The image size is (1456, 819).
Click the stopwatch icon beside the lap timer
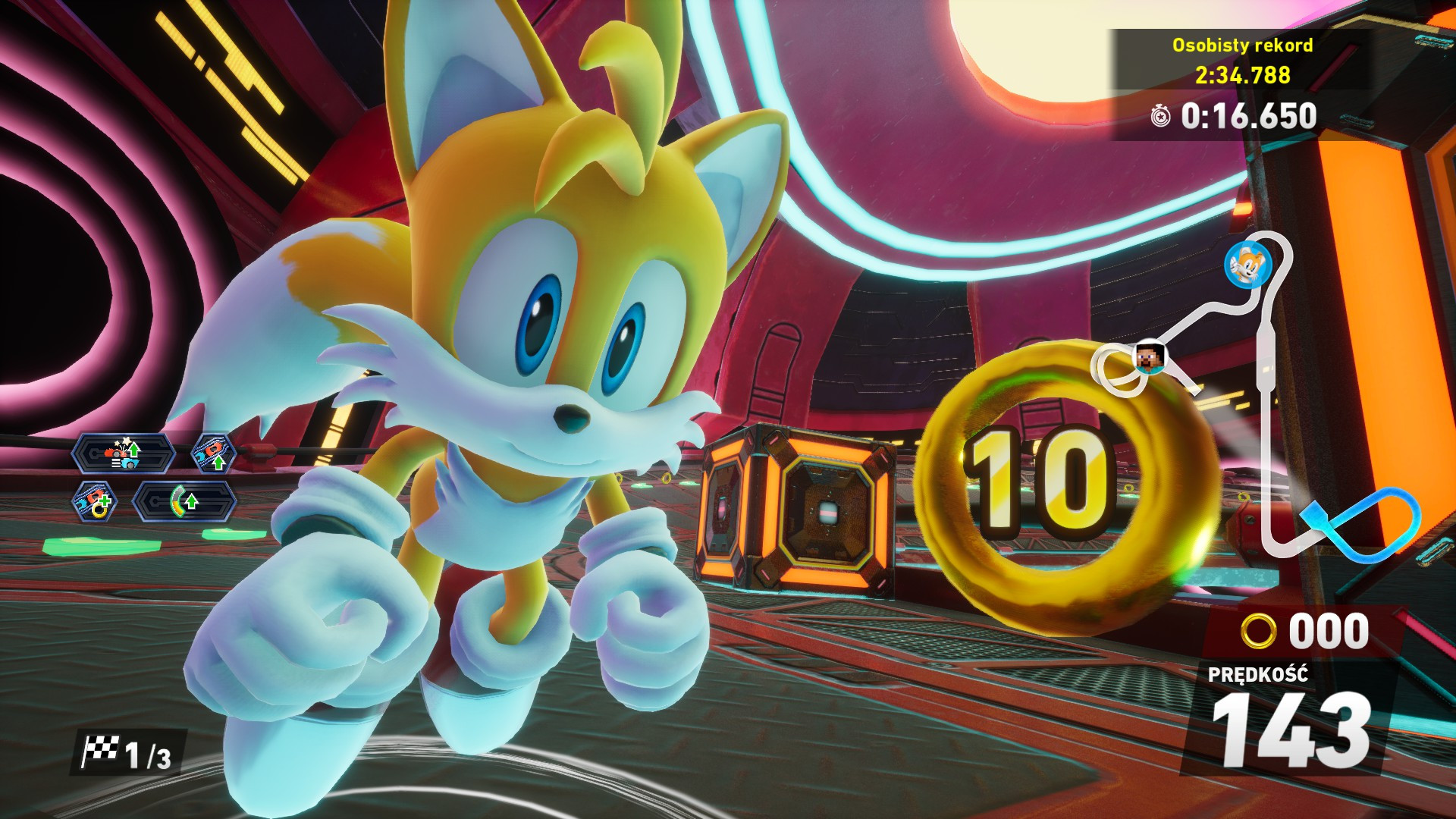[1160, 116]
